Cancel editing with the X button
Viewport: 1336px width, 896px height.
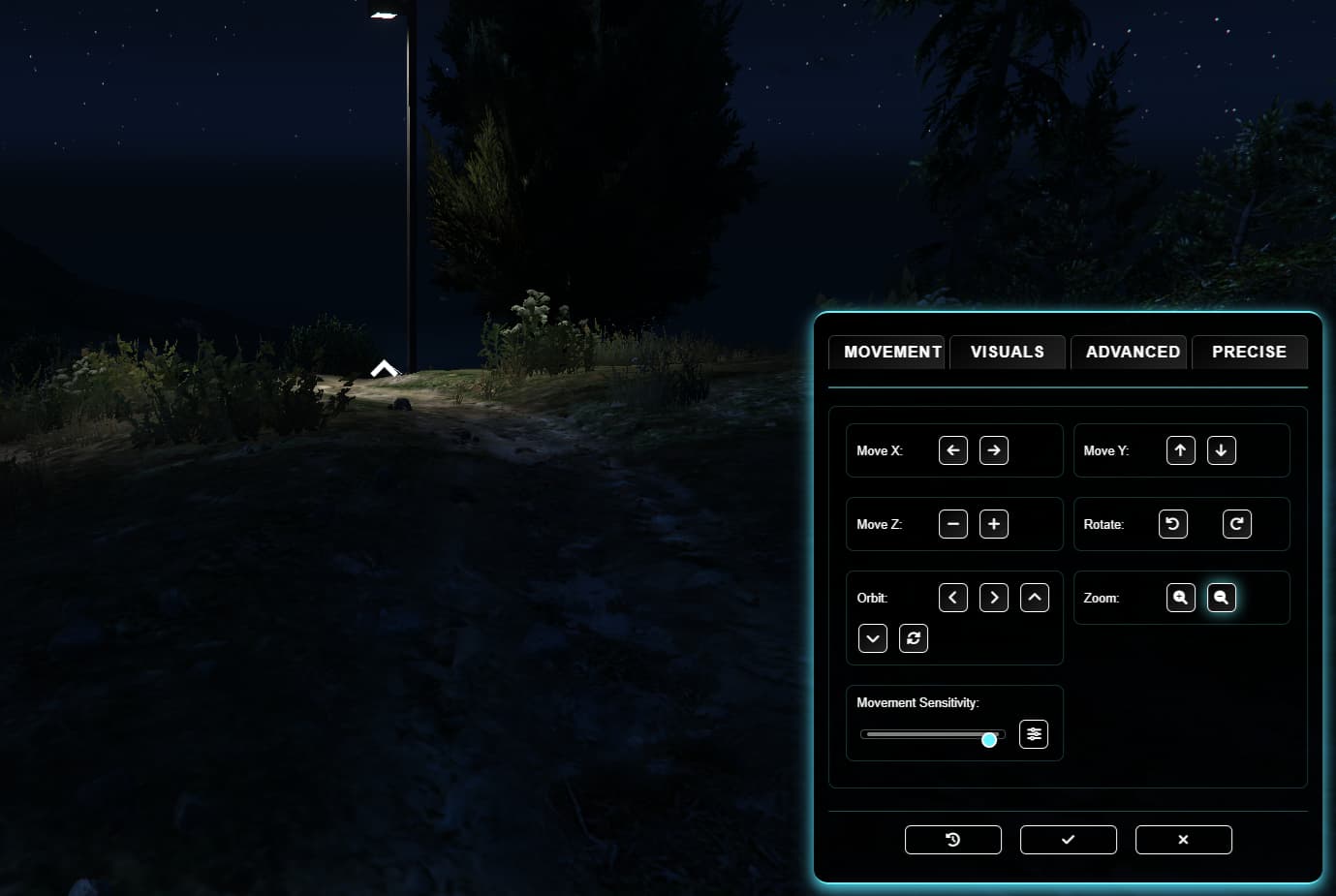pyautogui.click(x=1183, y=839)
